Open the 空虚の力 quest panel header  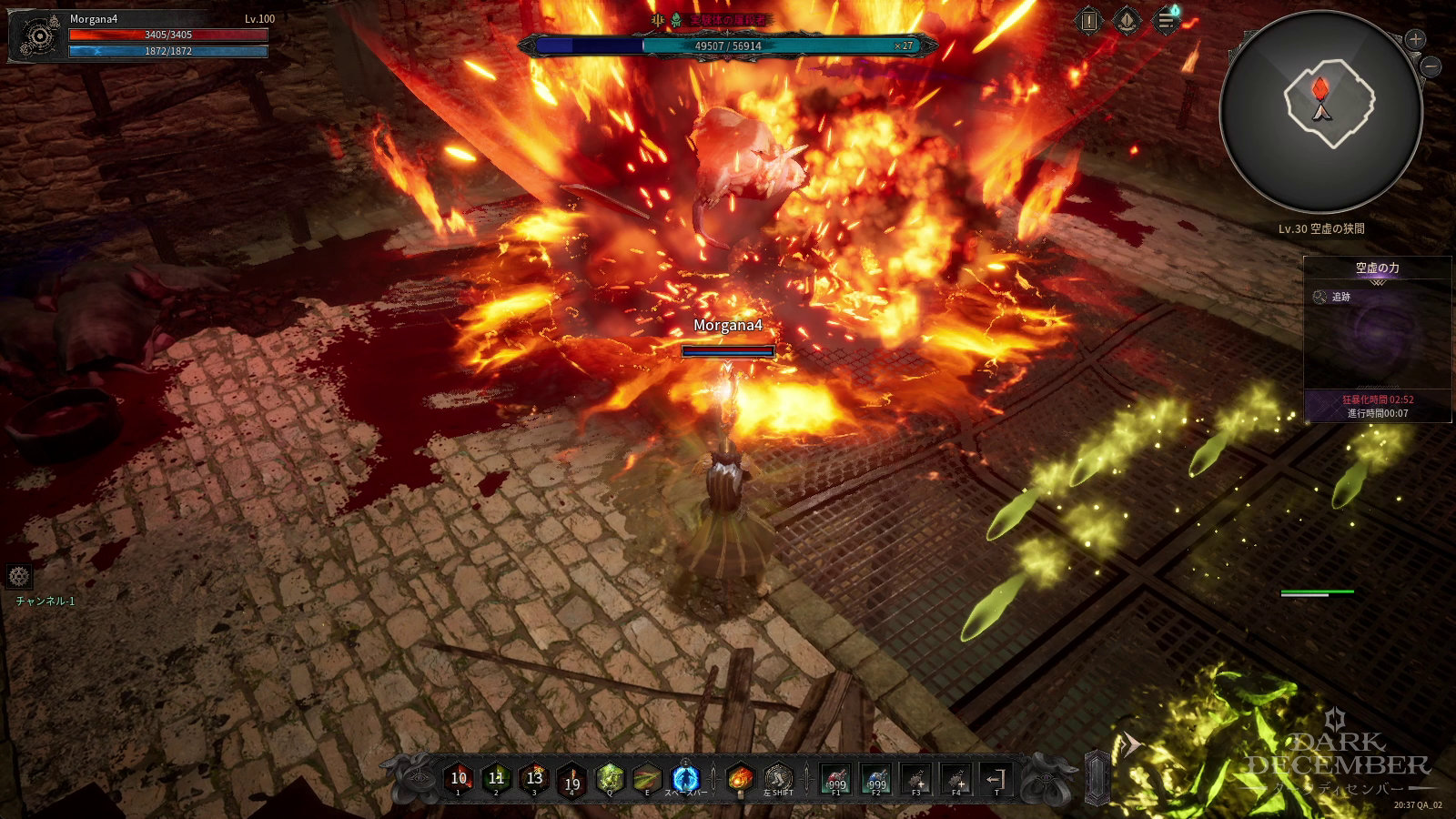coord(1377,268)
